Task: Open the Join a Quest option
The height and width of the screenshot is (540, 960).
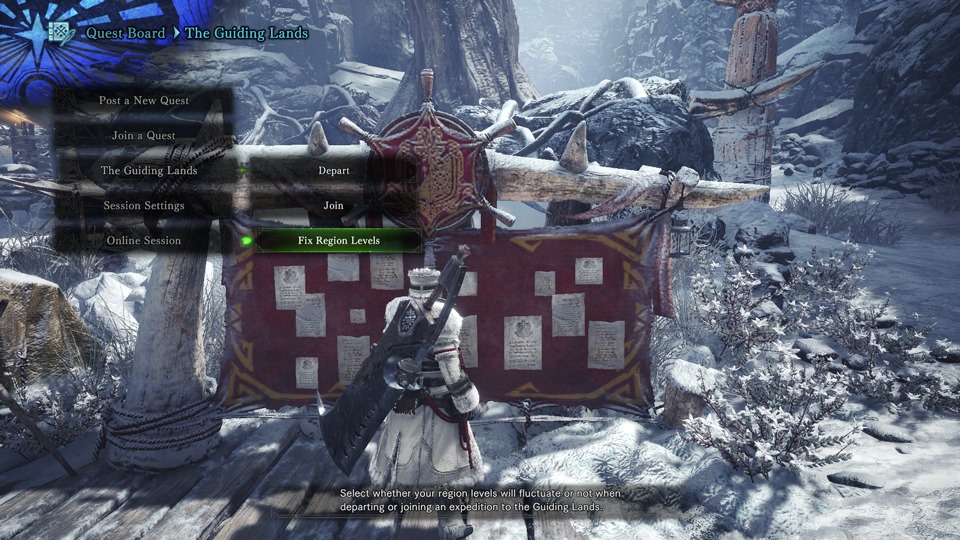Action: pyautogui.click(x=144, y=136)
